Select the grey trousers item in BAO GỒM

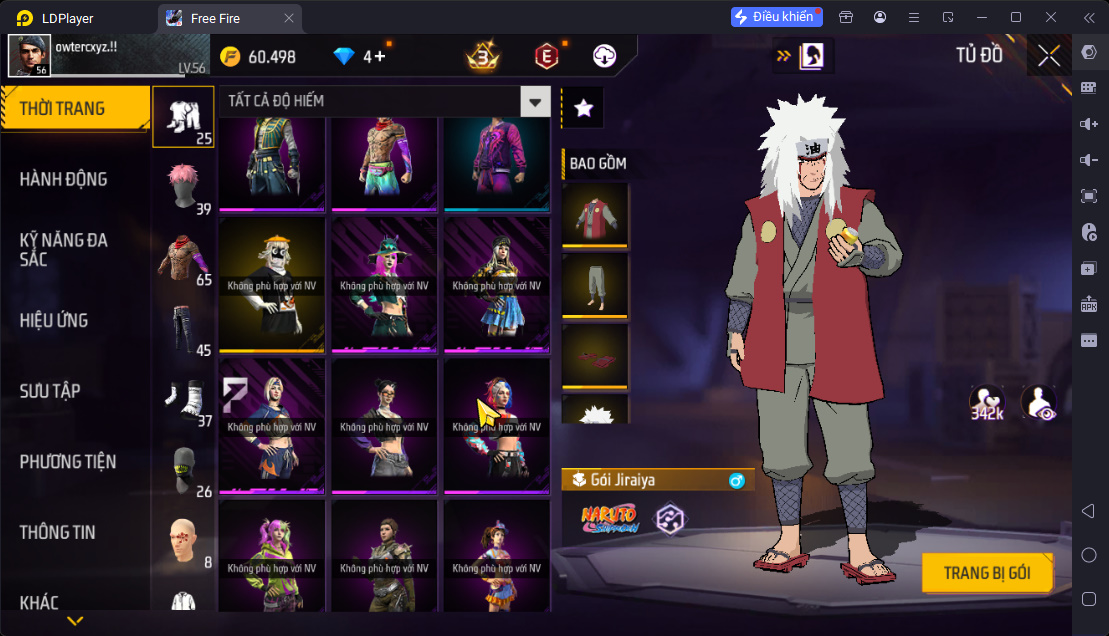click(596, 285)
